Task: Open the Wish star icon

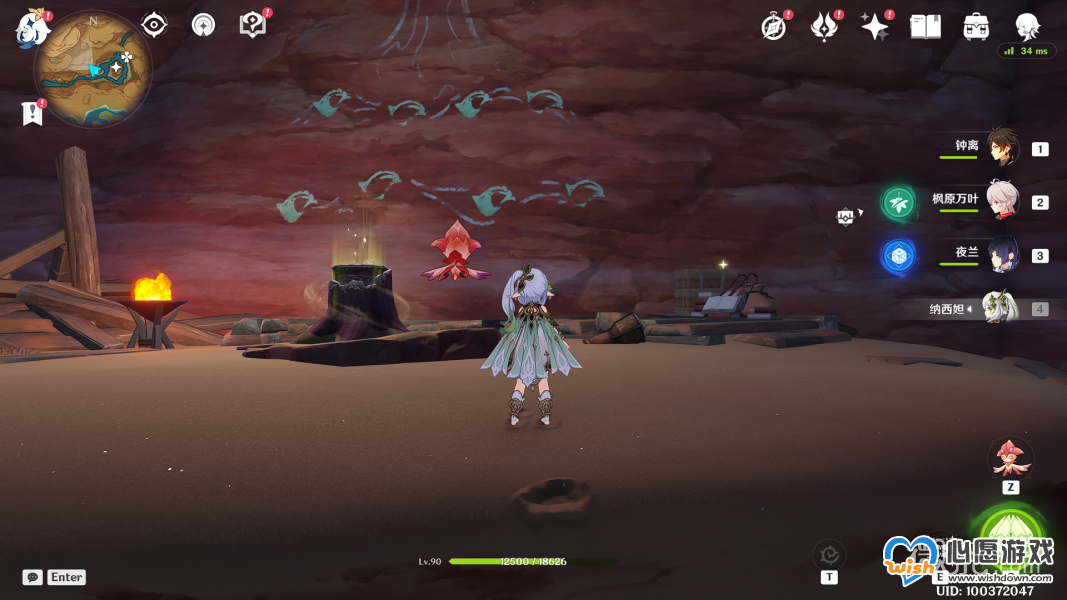Action: pyautogui.click(x=875, y=27)
